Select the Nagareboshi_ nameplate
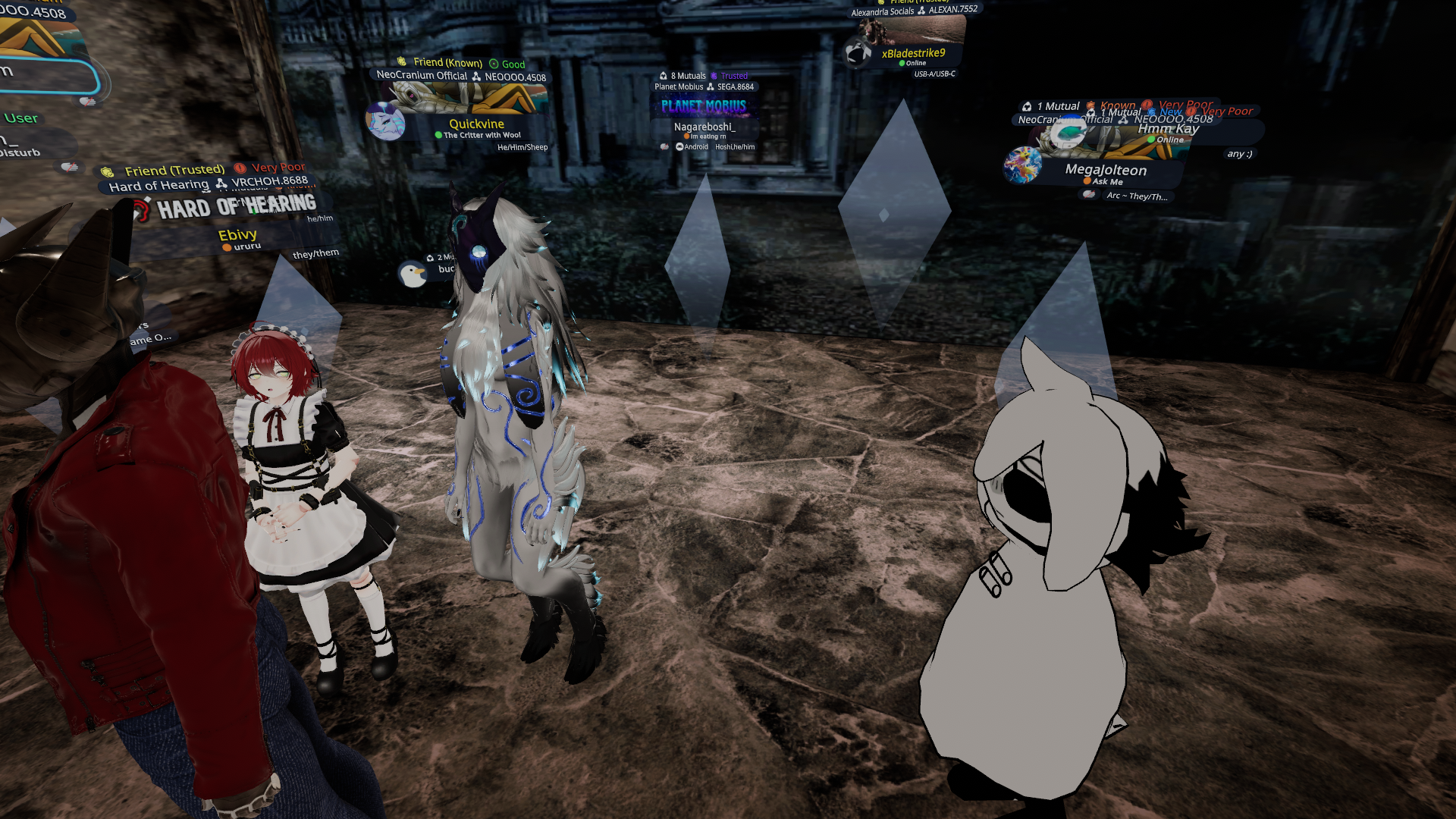The image size is (1456, 819). coord(704,127)
